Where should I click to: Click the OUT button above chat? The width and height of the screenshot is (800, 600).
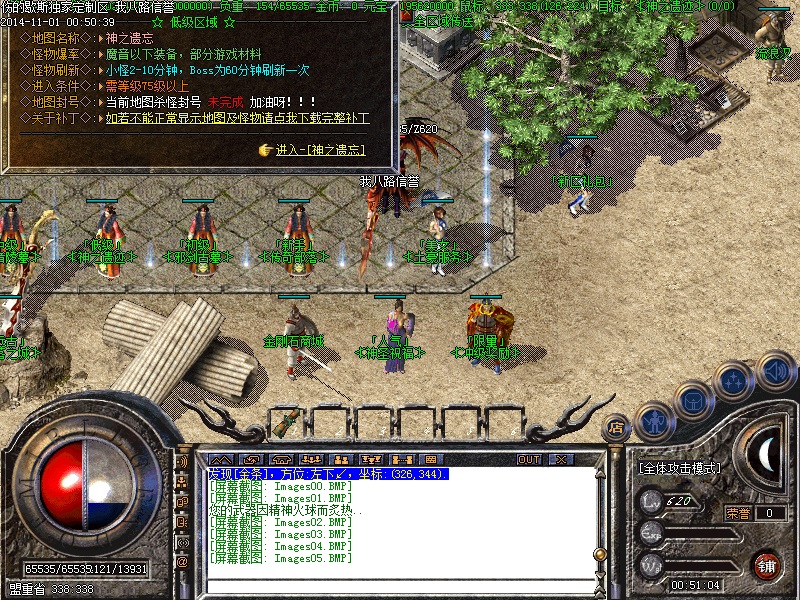pyautogui.click(x=529, y=459)
